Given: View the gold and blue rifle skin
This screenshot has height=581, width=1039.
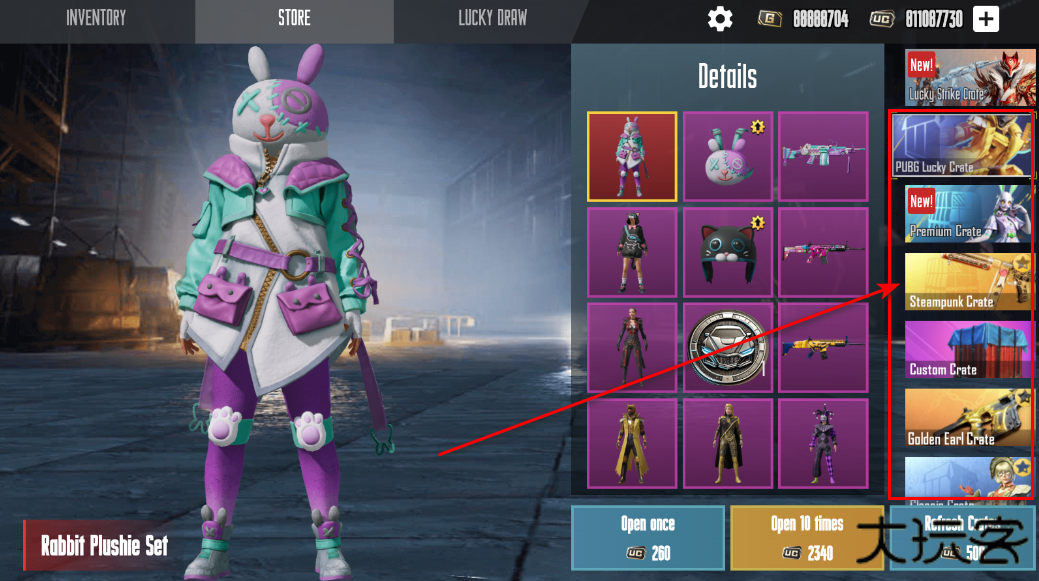Looking at the screenshot, I should (x=823, y=348).
